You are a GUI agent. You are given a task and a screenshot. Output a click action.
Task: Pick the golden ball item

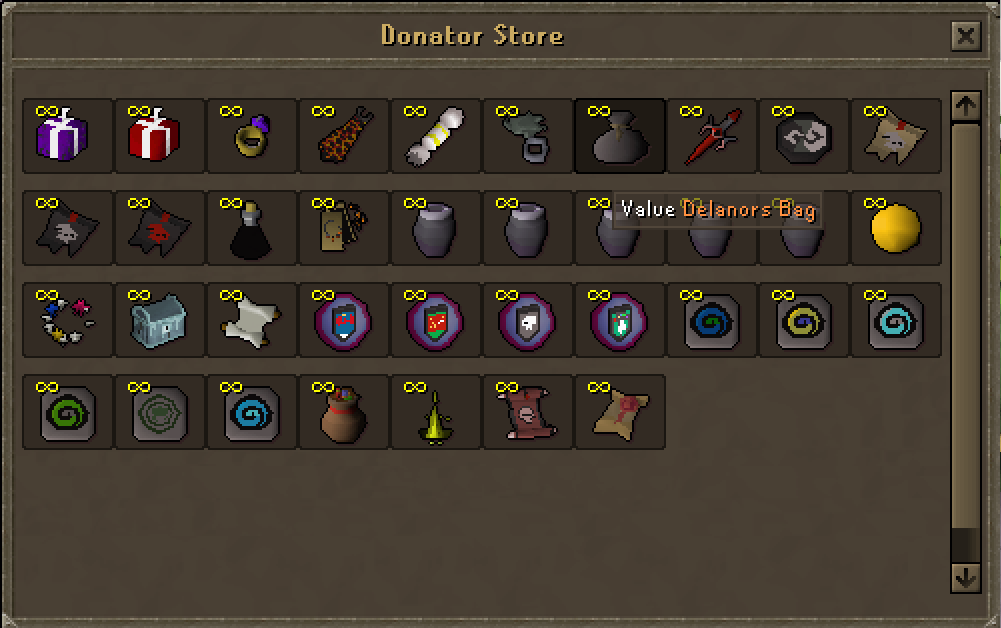[x=894, y=229]
